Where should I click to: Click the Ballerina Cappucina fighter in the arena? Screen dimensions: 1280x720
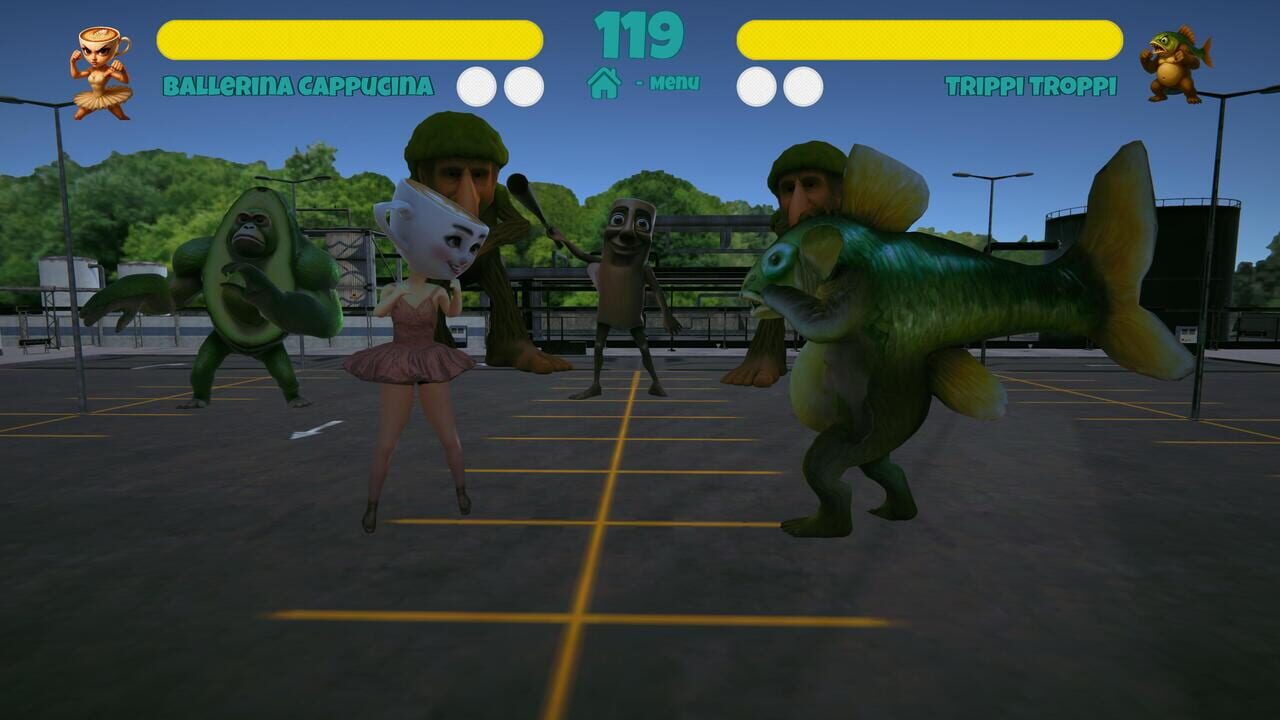420,350
